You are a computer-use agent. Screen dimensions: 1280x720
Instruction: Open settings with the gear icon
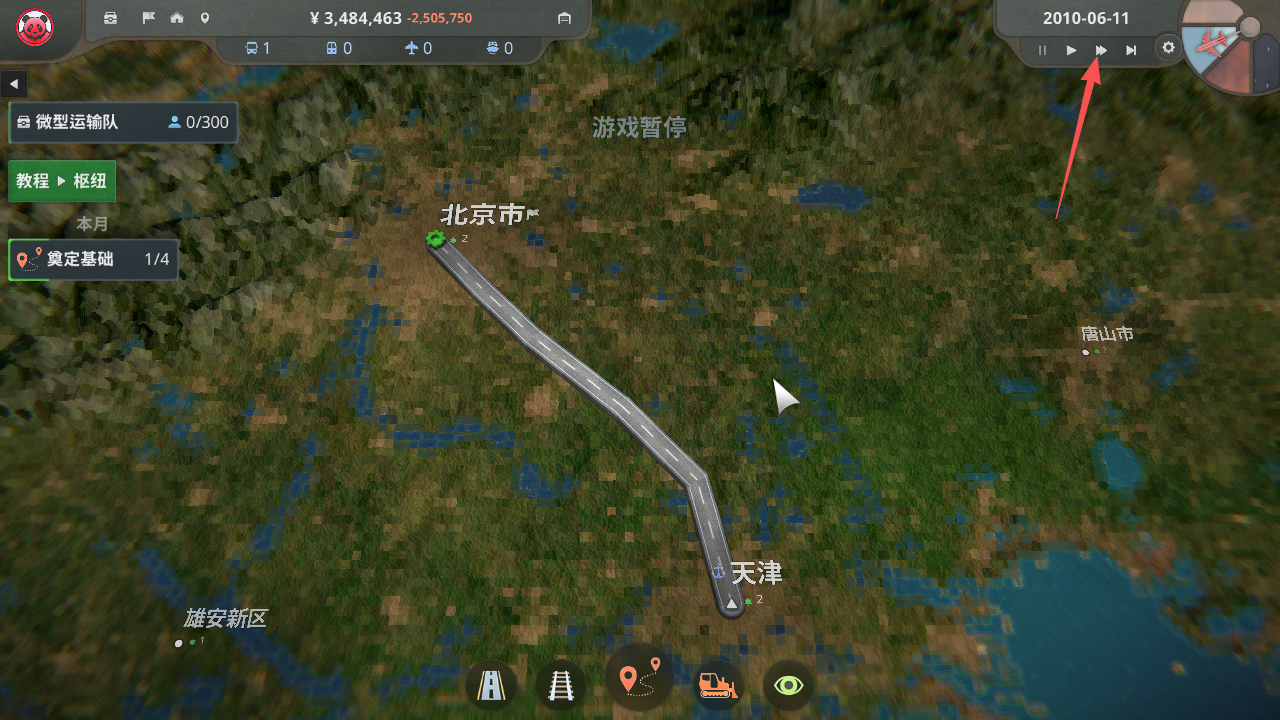(1167, 47)
